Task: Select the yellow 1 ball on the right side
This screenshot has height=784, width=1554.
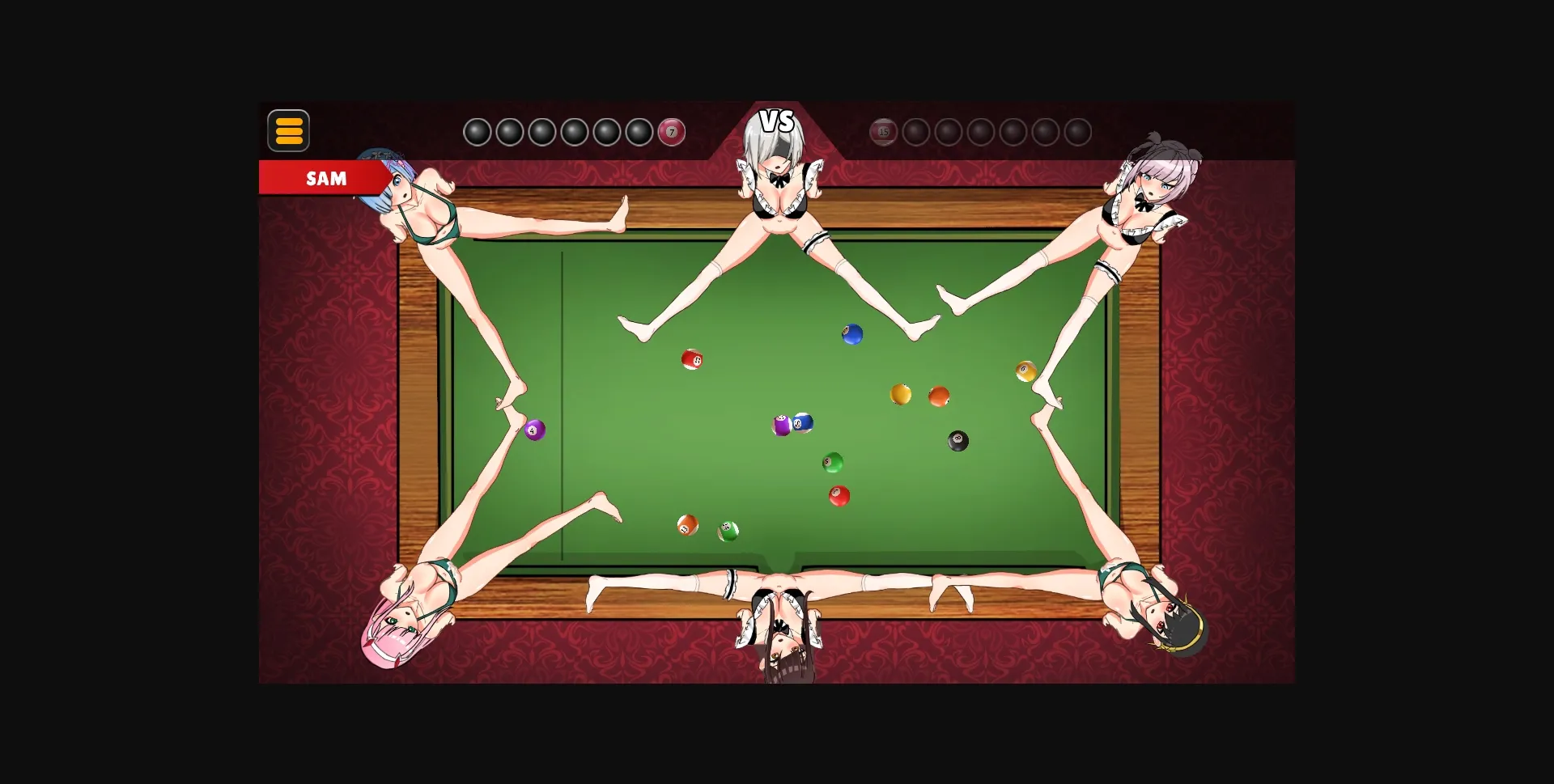Action: pyautogui.click(x=900, y=395)
